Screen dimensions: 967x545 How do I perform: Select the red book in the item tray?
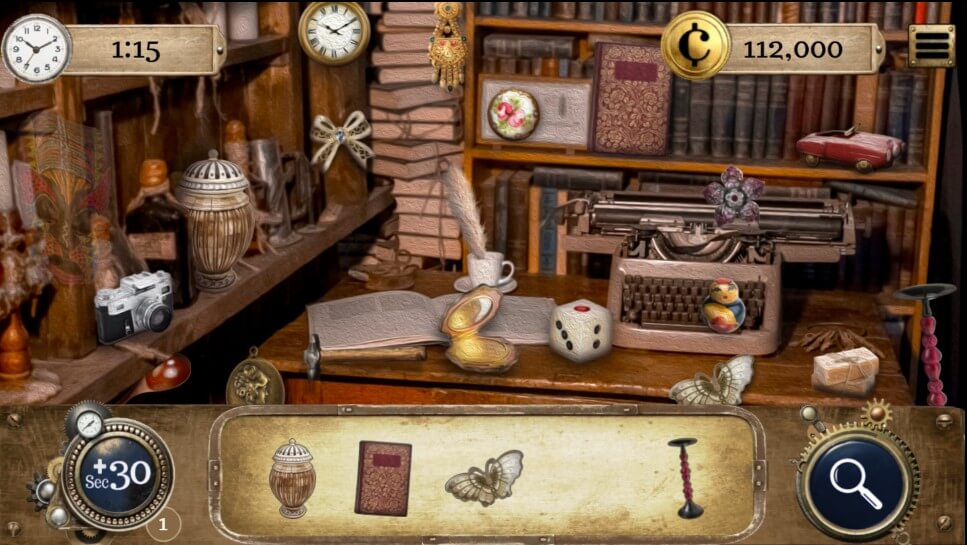click(x=383, y=478)
